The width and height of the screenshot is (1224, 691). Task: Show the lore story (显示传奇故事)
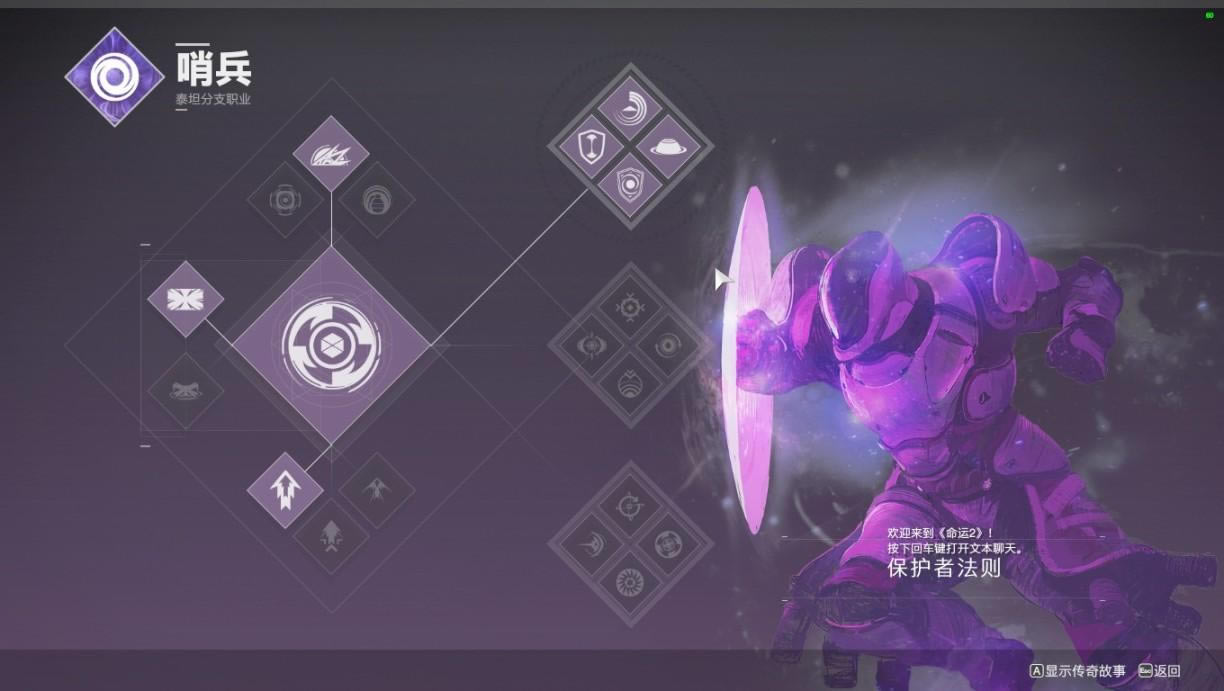(1078, 671)
